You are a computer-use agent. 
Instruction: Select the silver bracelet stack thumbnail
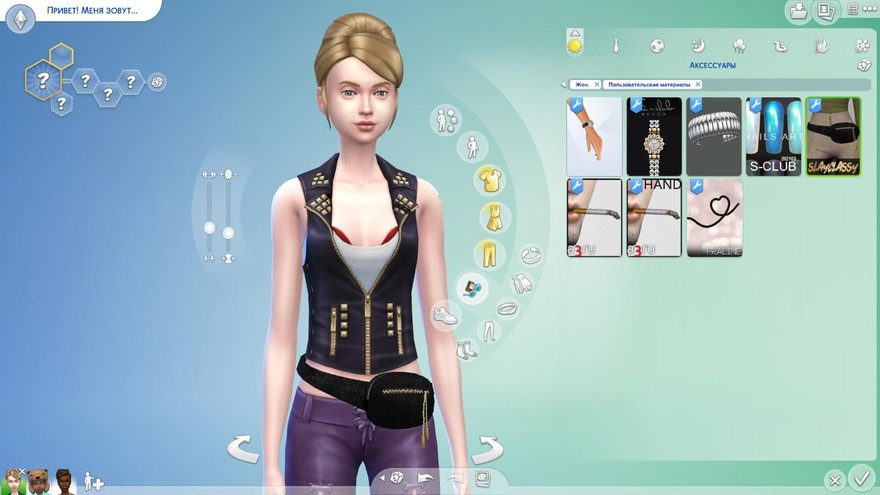pyautogui.click(x=714, y=137)
